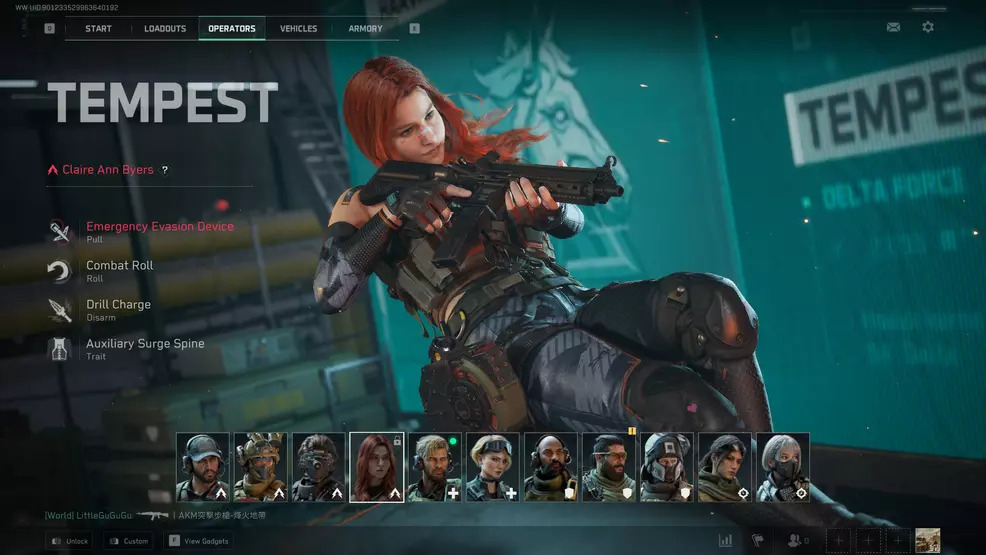Select the bald bearded operator with headset
Image resolution: width=986 pixels, height=555 pixels.
[x=550, y=466]
